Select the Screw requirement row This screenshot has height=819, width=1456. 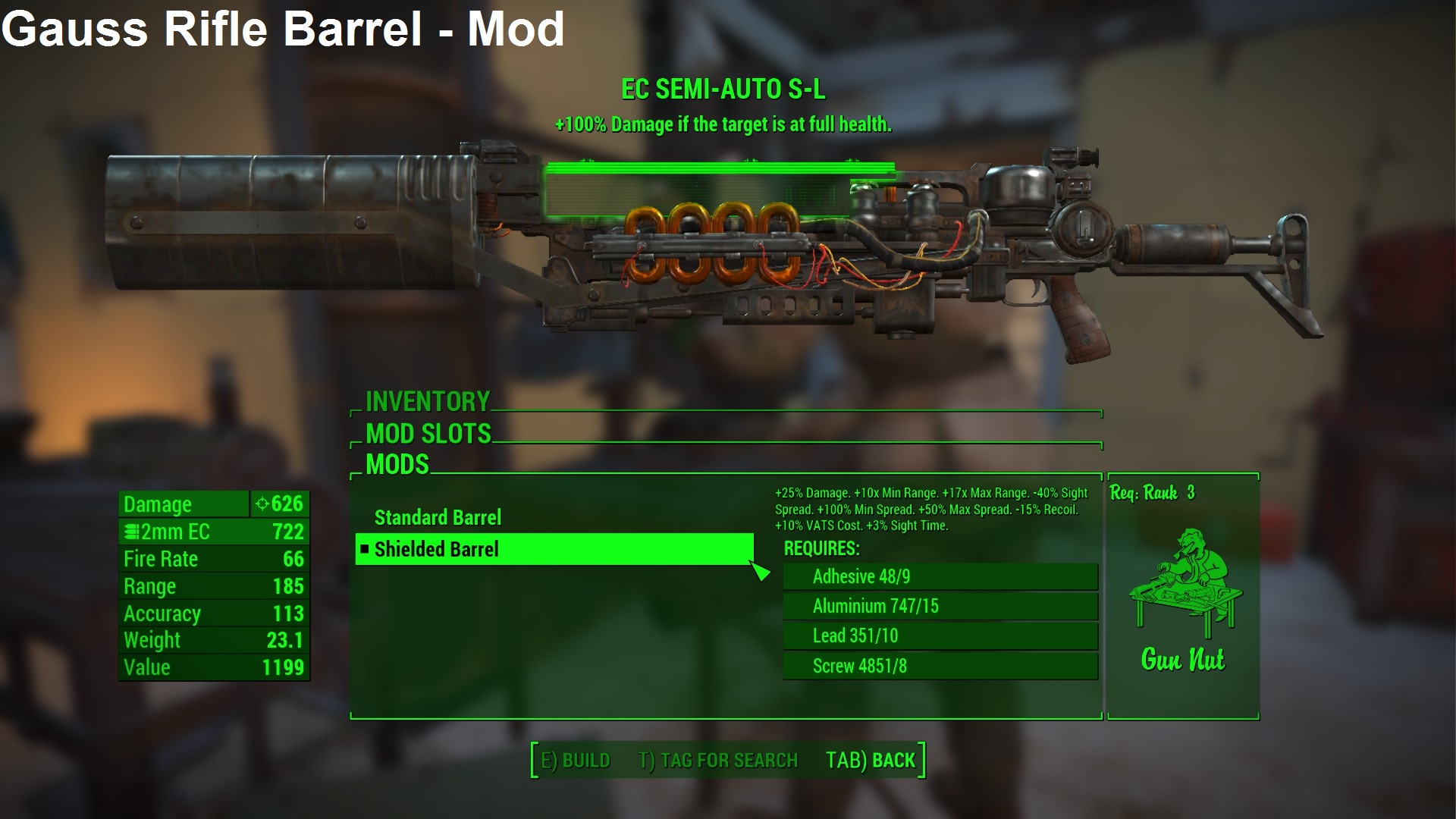click(x=940, y=667)
